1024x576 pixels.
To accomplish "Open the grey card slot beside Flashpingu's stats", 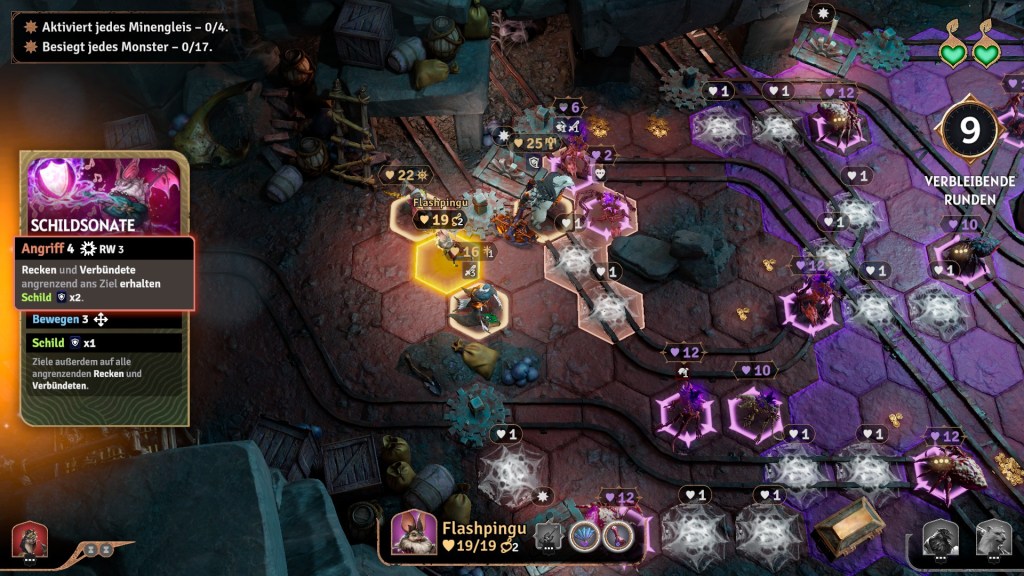I will click(x=547, y=536).
